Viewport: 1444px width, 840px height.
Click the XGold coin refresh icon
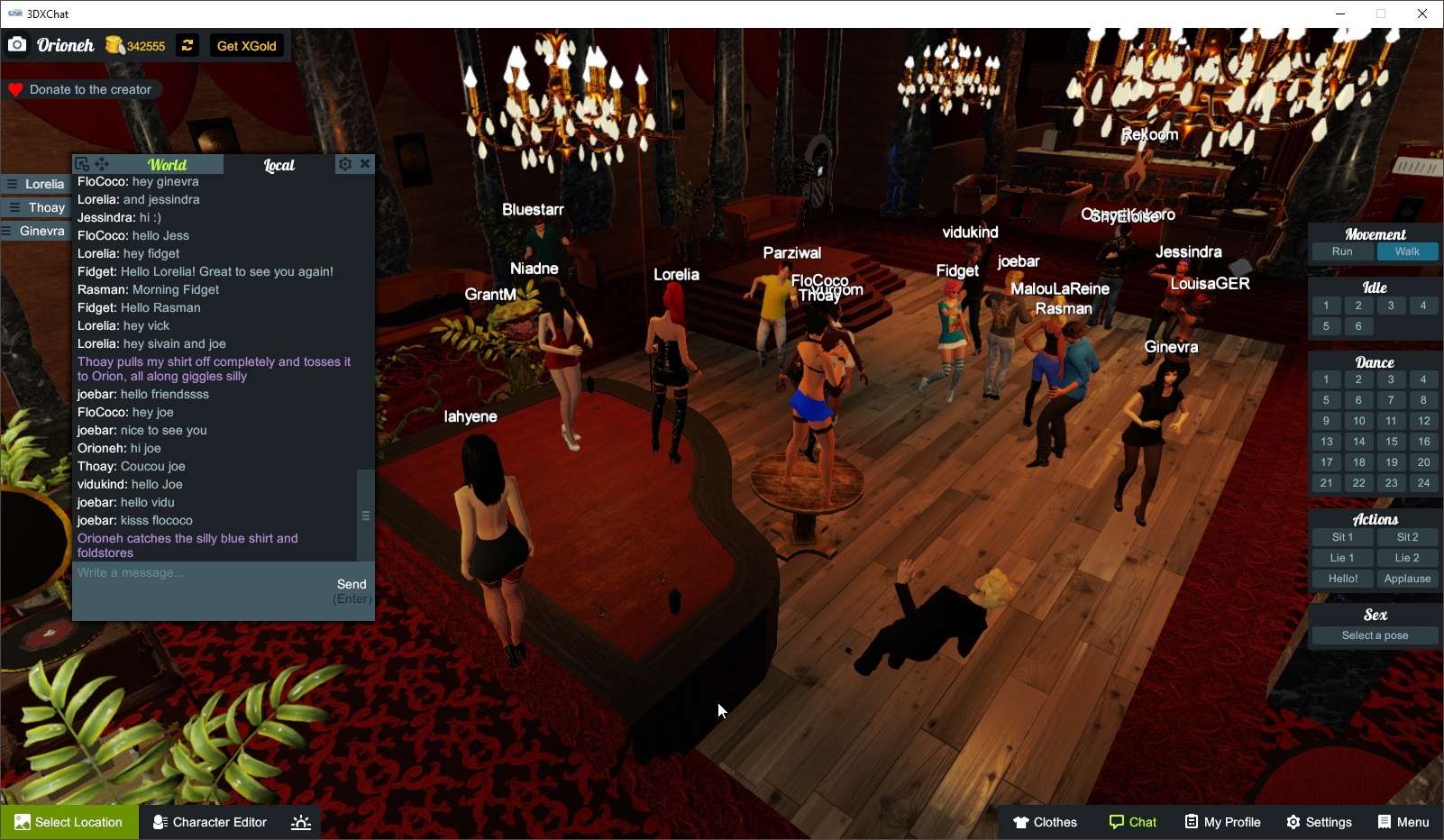click(x=187, y=45)
